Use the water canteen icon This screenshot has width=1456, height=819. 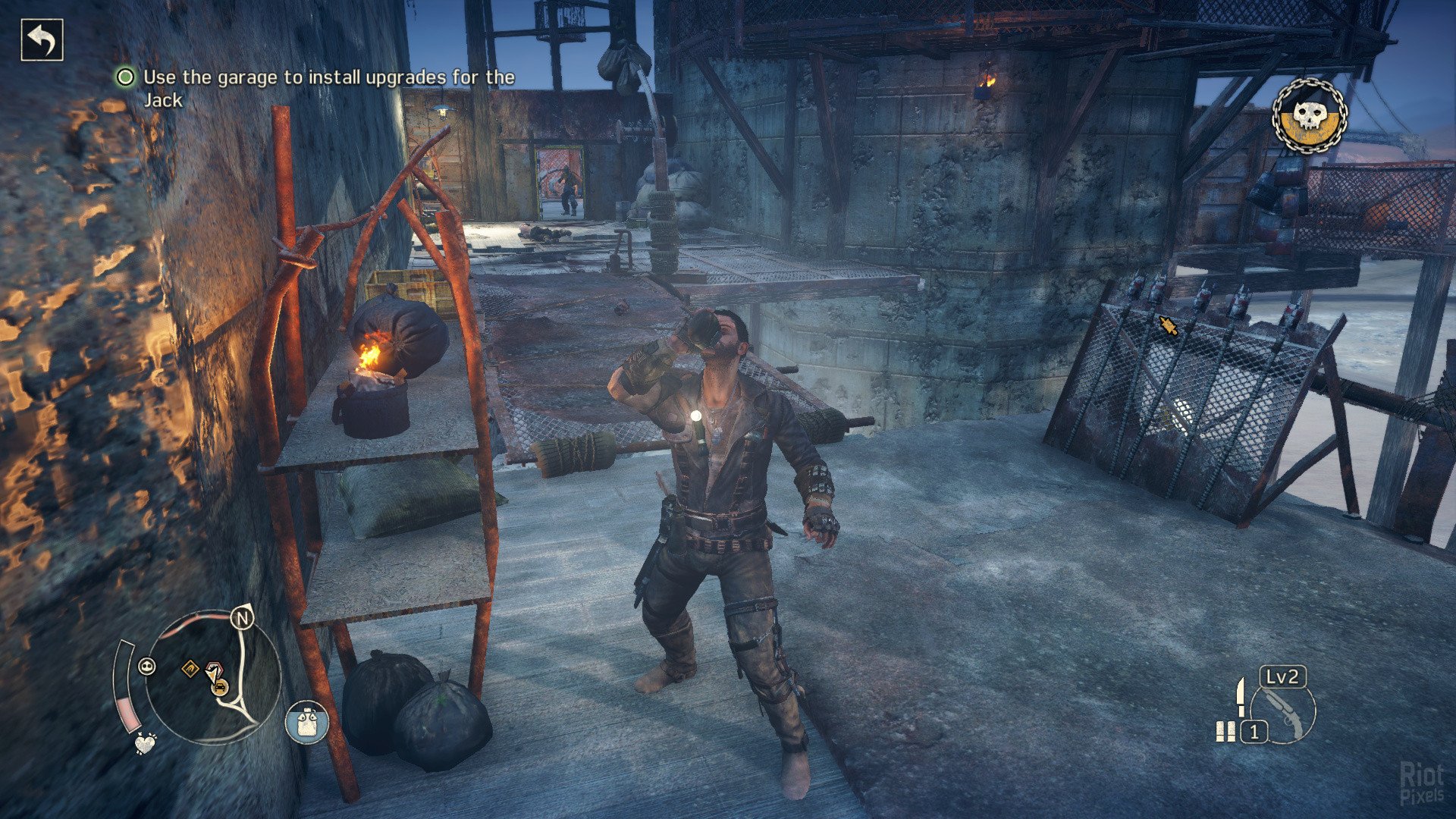[306, 722]
